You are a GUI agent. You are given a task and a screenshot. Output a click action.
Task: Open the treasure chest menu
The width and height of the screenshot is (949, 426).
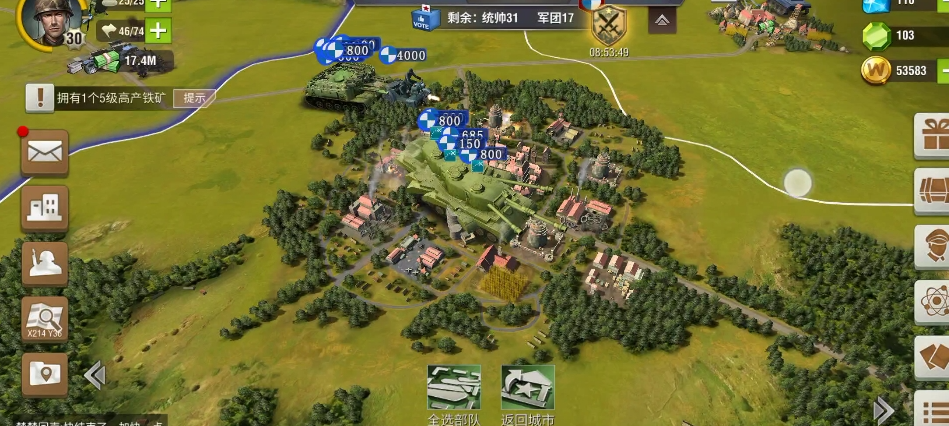(935, 188)
